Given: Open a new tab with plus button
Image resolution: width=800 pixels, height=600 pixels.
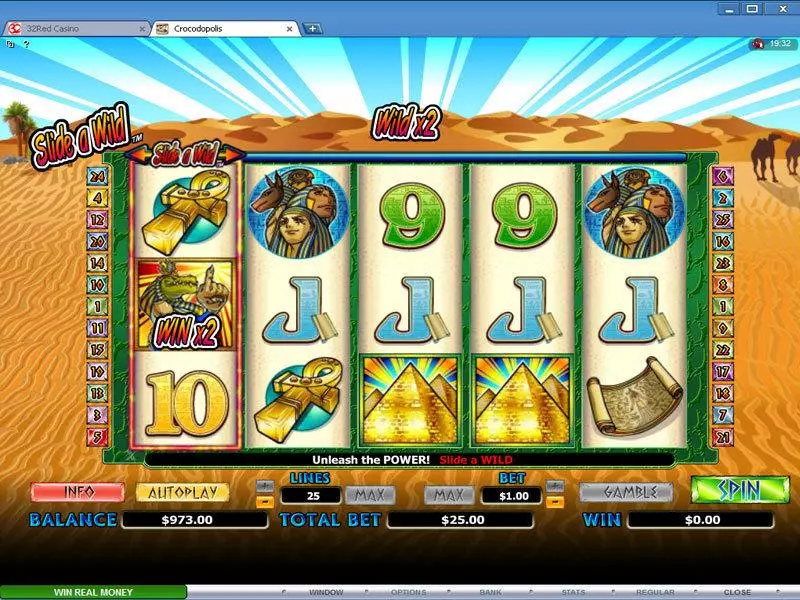Looking at the screenshot, I should pos(313,29).
